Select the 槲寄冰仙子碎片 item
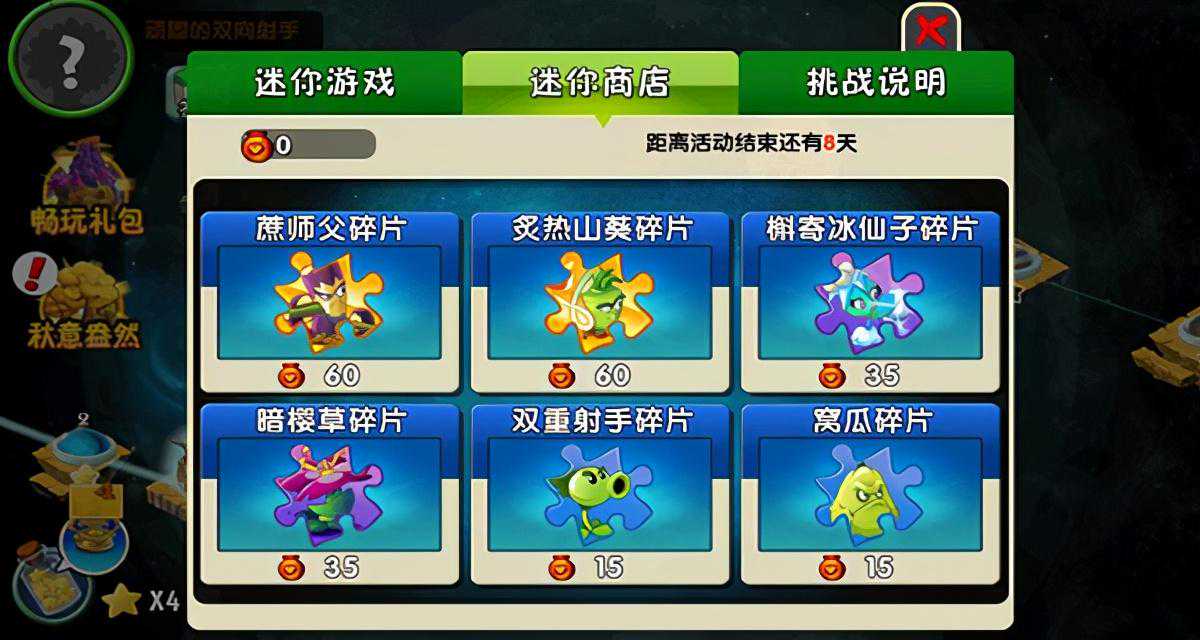This screenshot has width=1200, height=640. 869,302
